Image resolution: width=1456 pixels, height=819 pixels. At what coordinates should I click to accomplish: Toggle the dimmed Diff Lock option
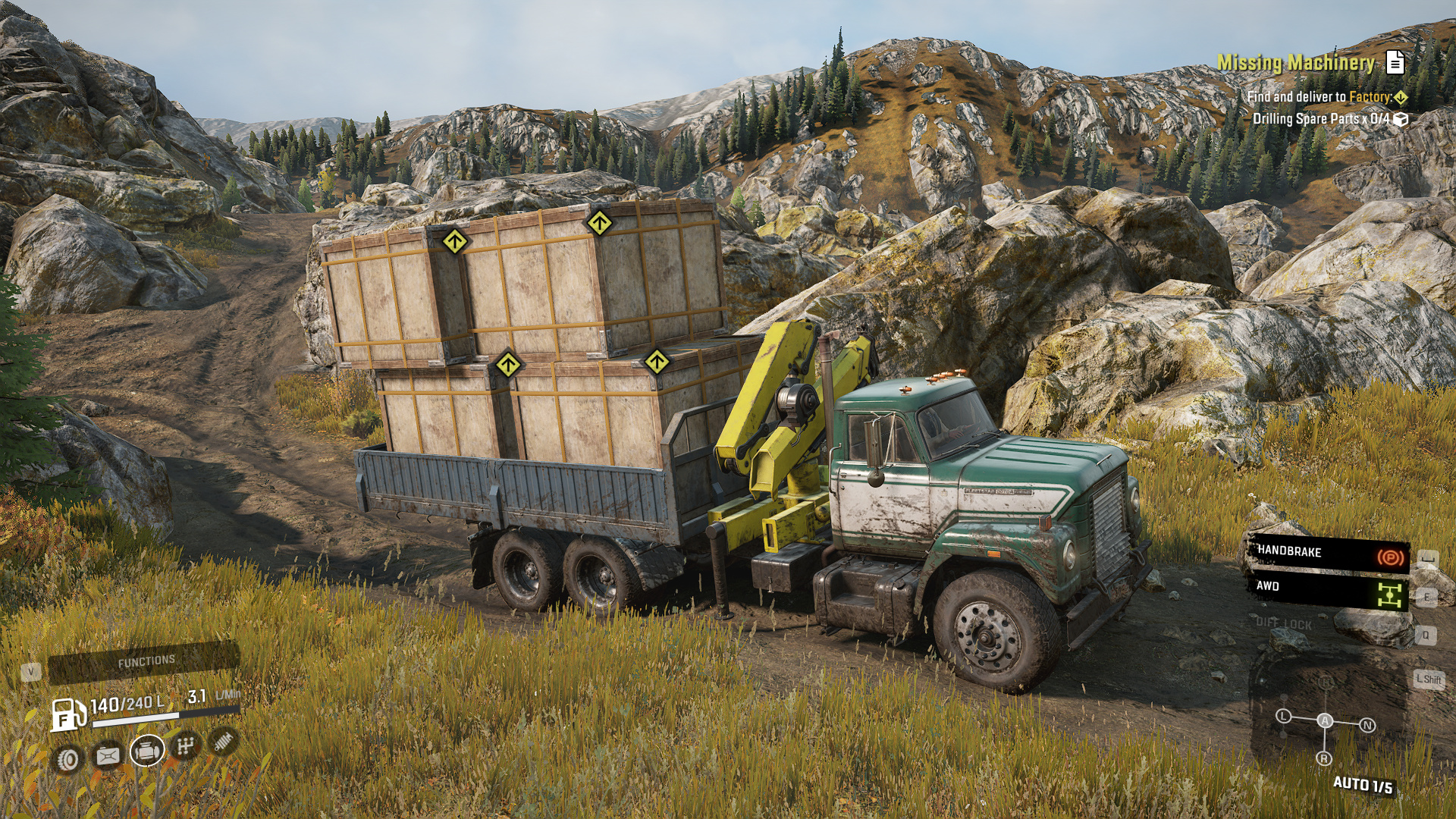(1284, 623)
